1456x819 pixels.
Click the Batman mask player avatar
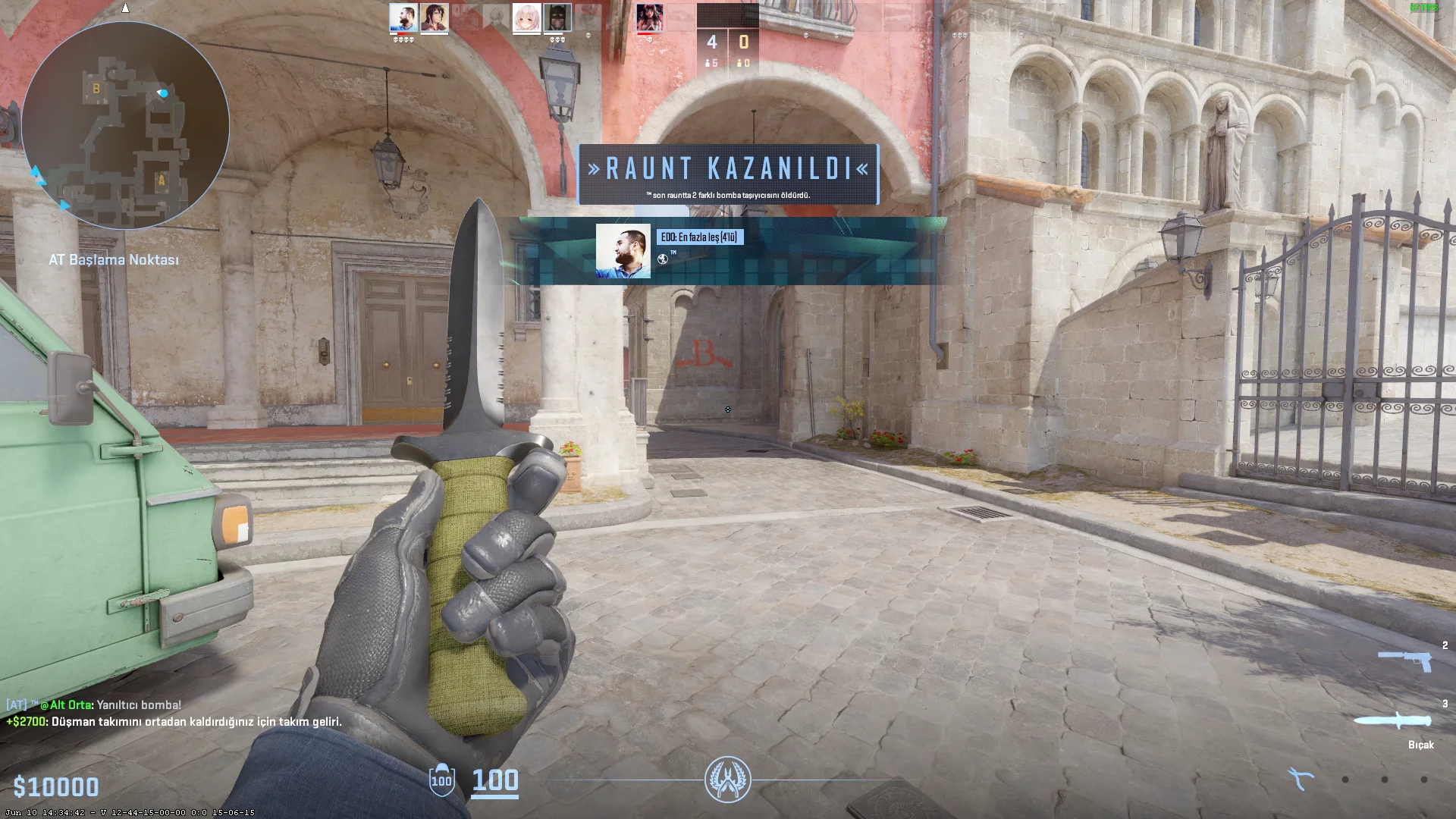click(x=557, y=17)
